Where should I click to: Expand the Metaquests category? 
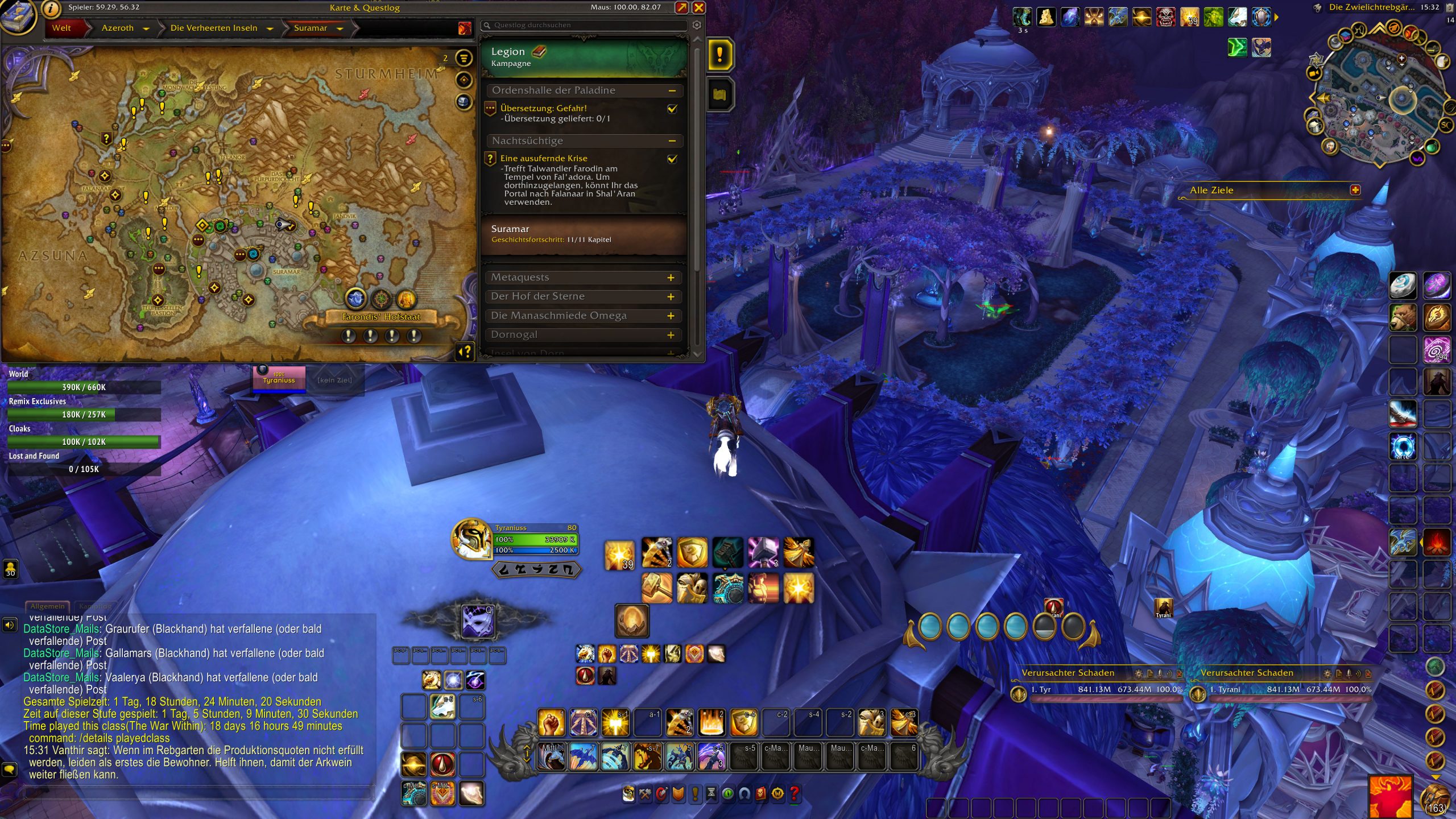tap(671, 278)
